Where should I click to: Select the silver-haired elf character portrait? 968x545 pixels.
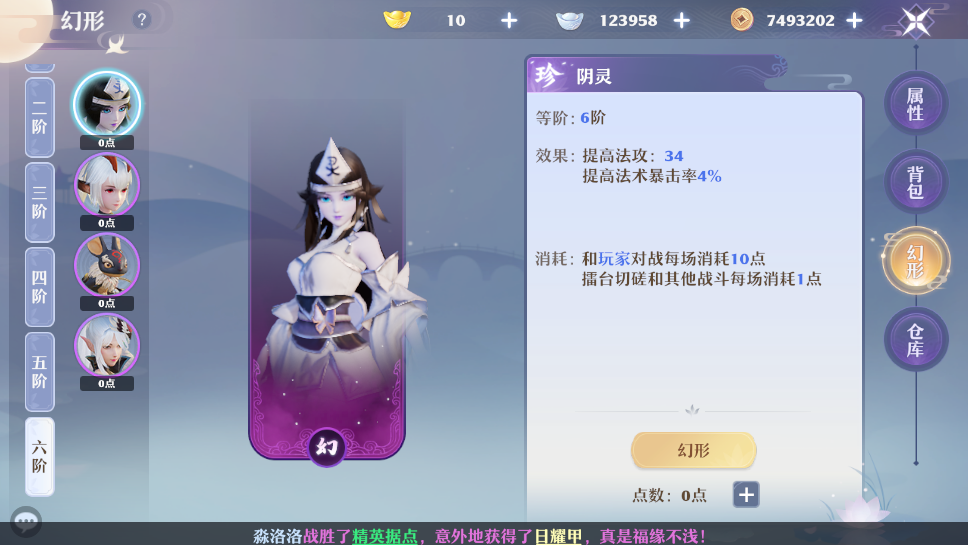107,345
